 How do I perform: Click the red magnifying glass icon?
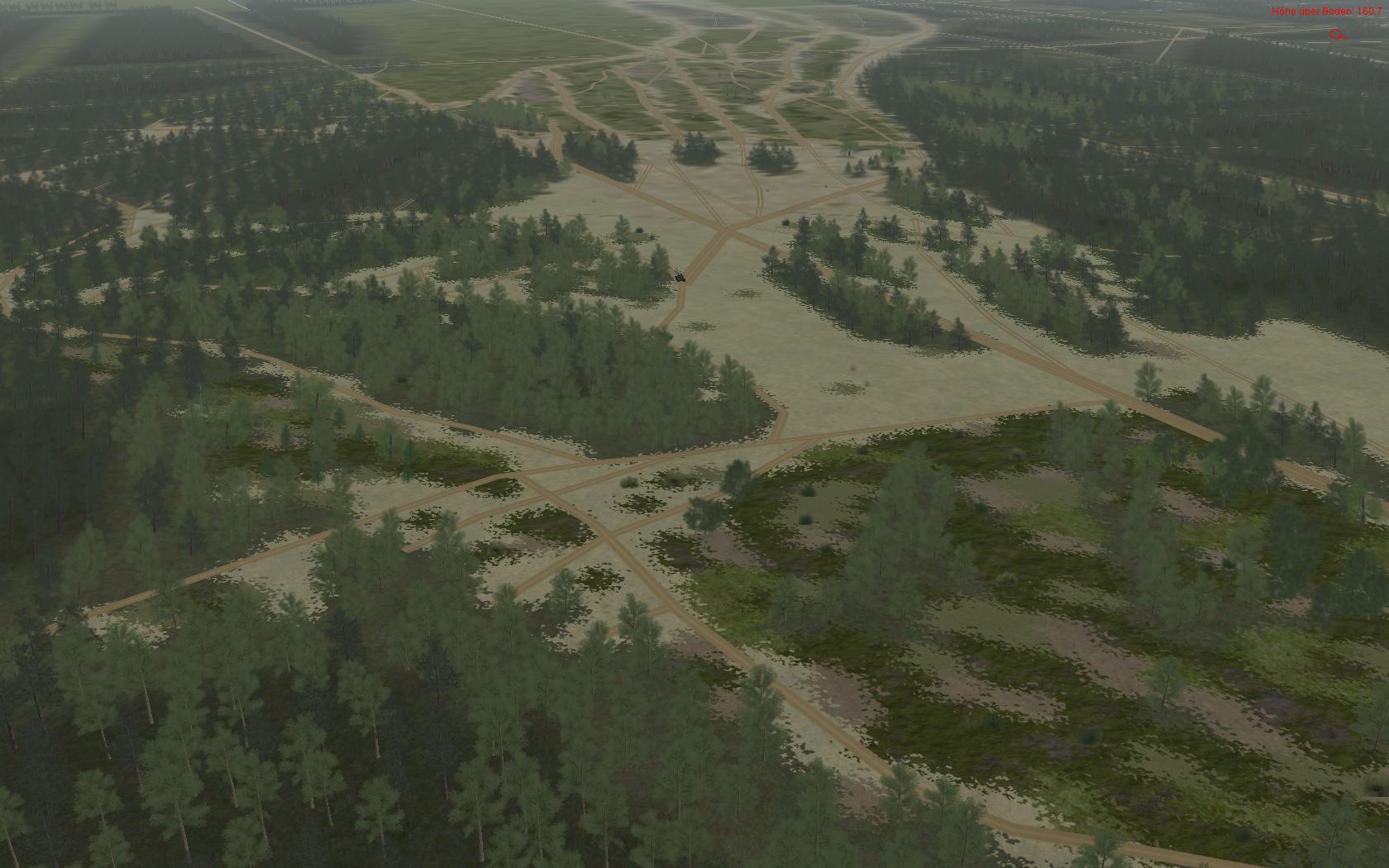tap(1336, 35)
